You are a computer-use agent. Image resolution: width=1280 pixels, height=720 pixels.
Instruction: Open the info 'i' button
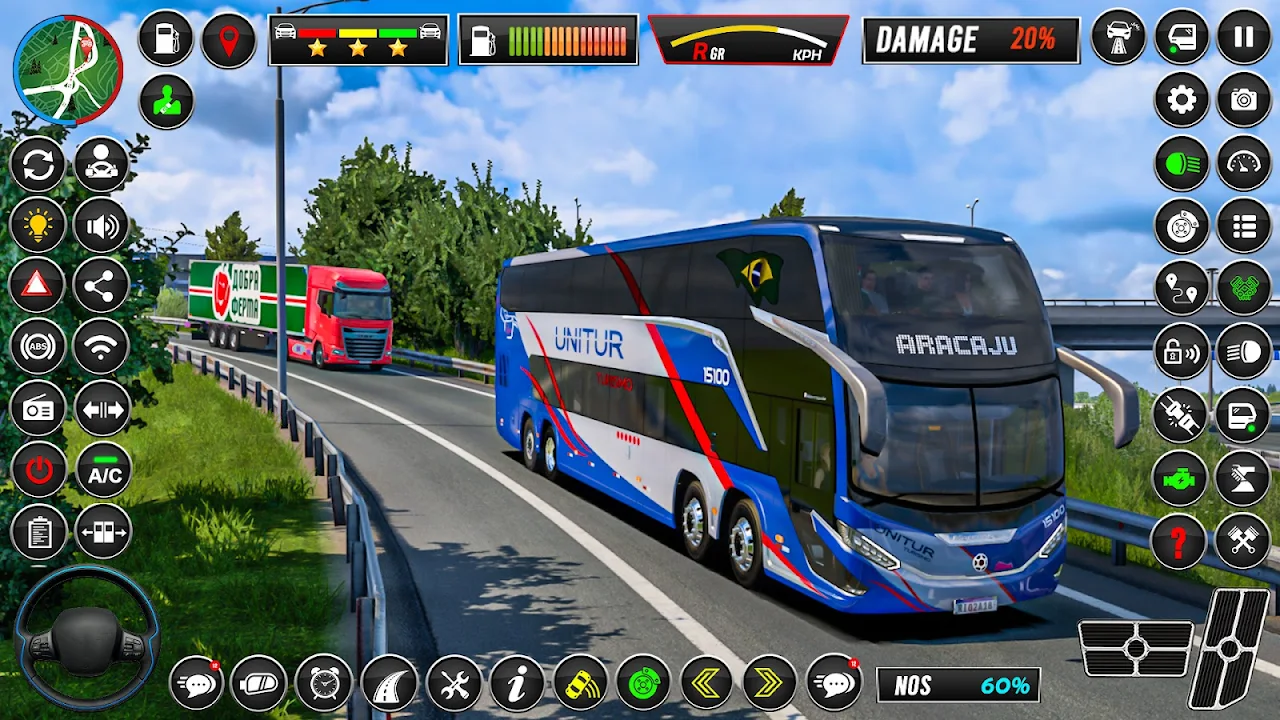[x=517, y=683]
